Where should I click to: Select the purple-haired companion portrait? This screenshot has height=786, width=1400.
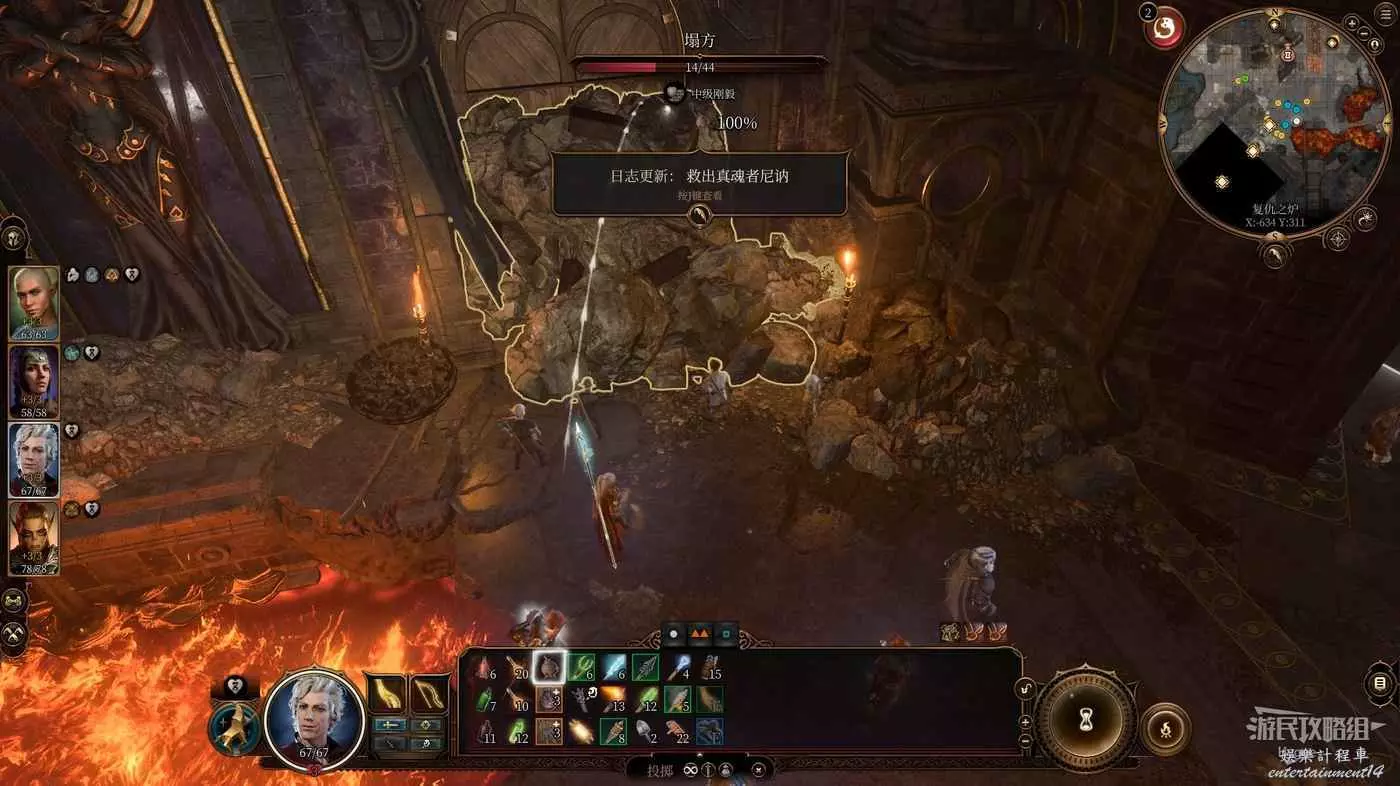click(35, 381)
